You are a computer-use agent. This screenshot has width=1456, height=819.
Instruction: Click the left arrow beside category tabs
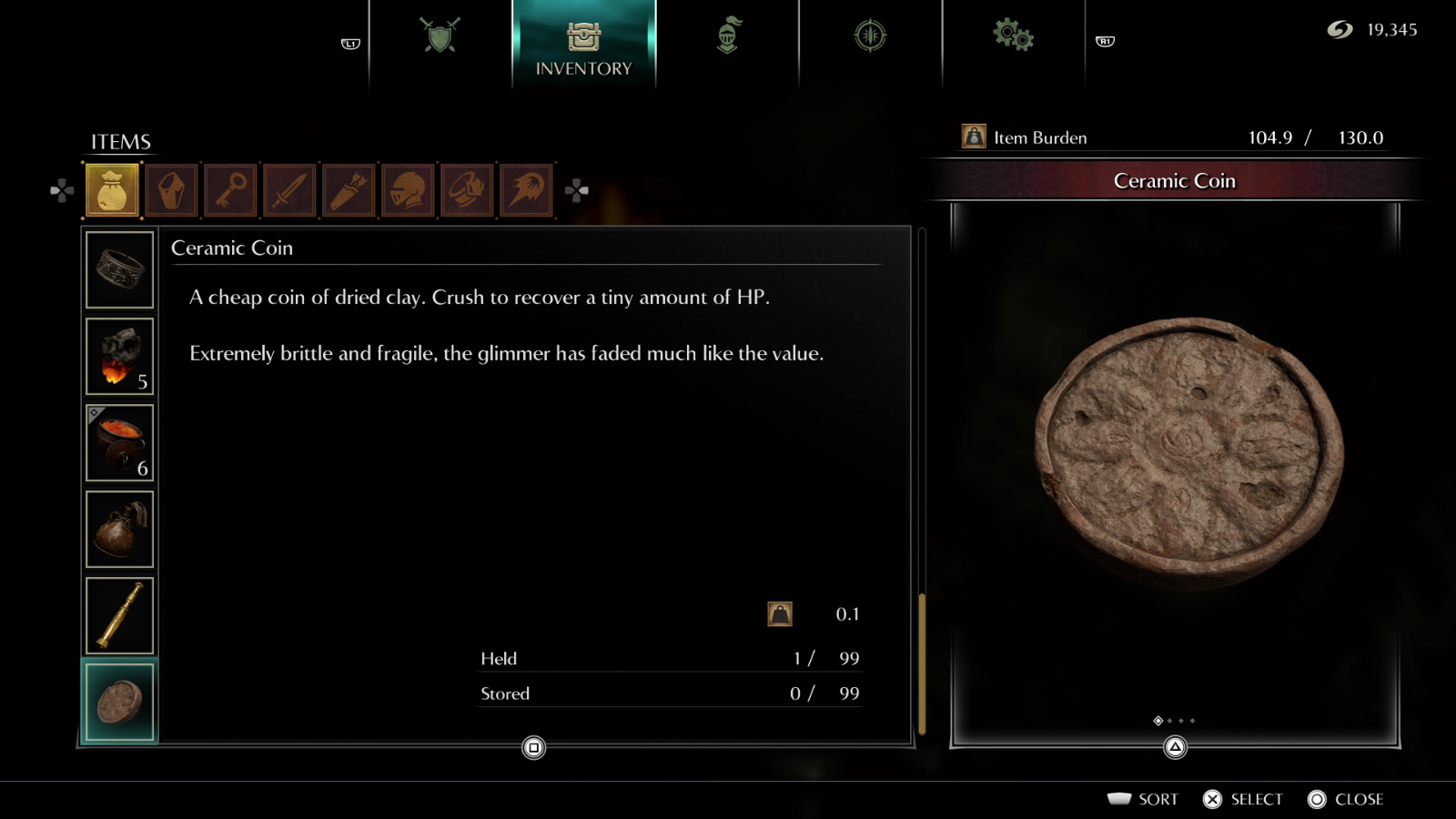[x=59, y=189]
